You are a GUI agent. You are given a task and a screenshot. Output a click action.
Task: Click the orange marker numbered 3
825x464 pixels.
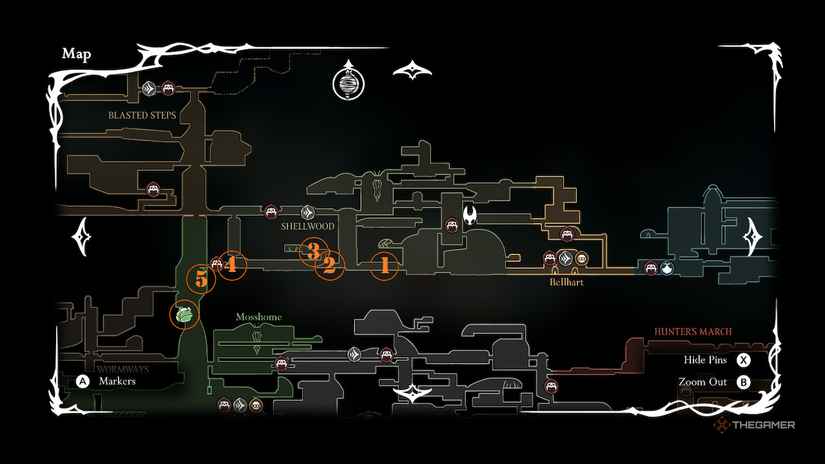coord(314,251)
